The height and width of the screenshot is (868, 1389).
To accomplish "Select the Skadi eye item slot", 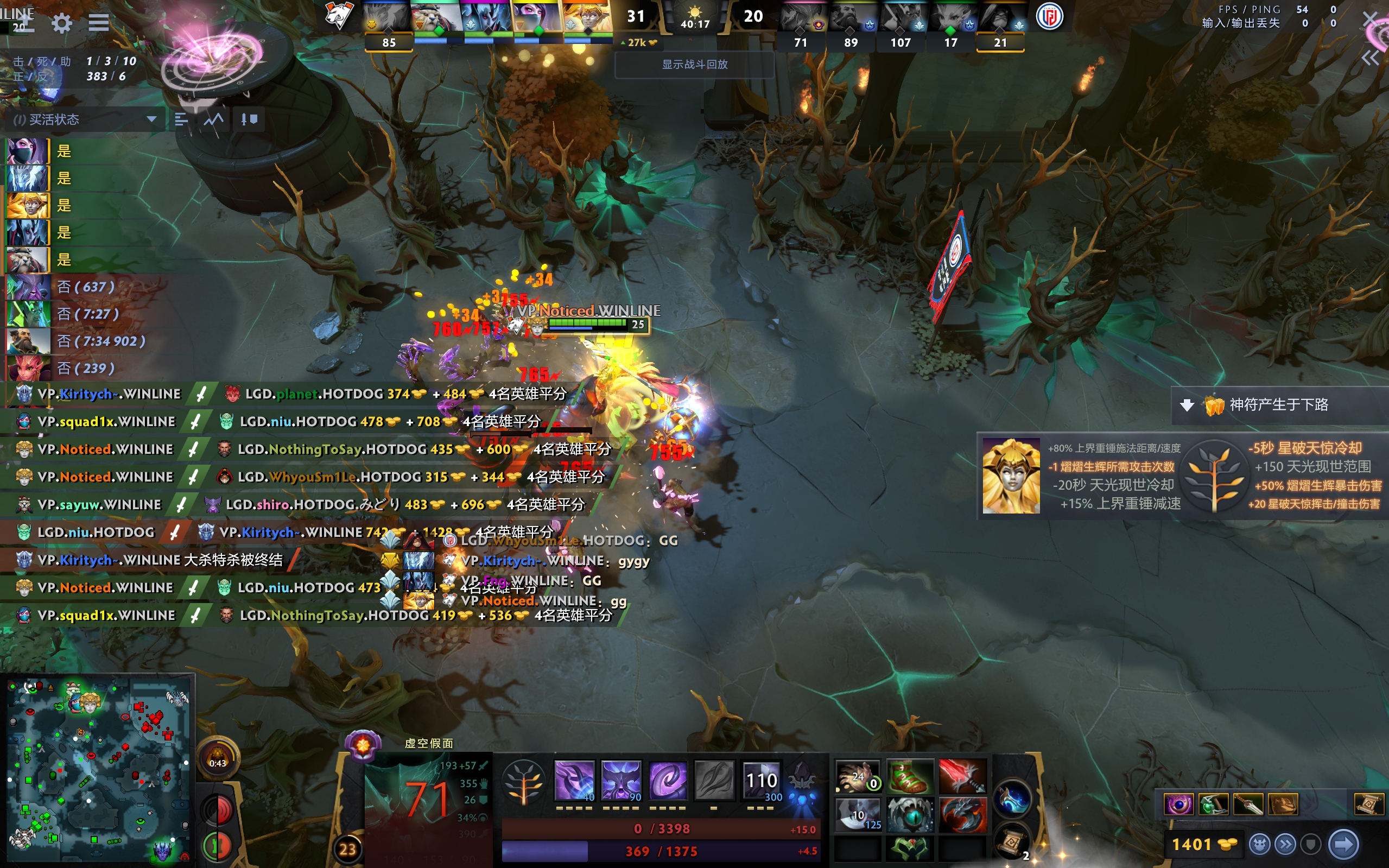I will (909, 814).
